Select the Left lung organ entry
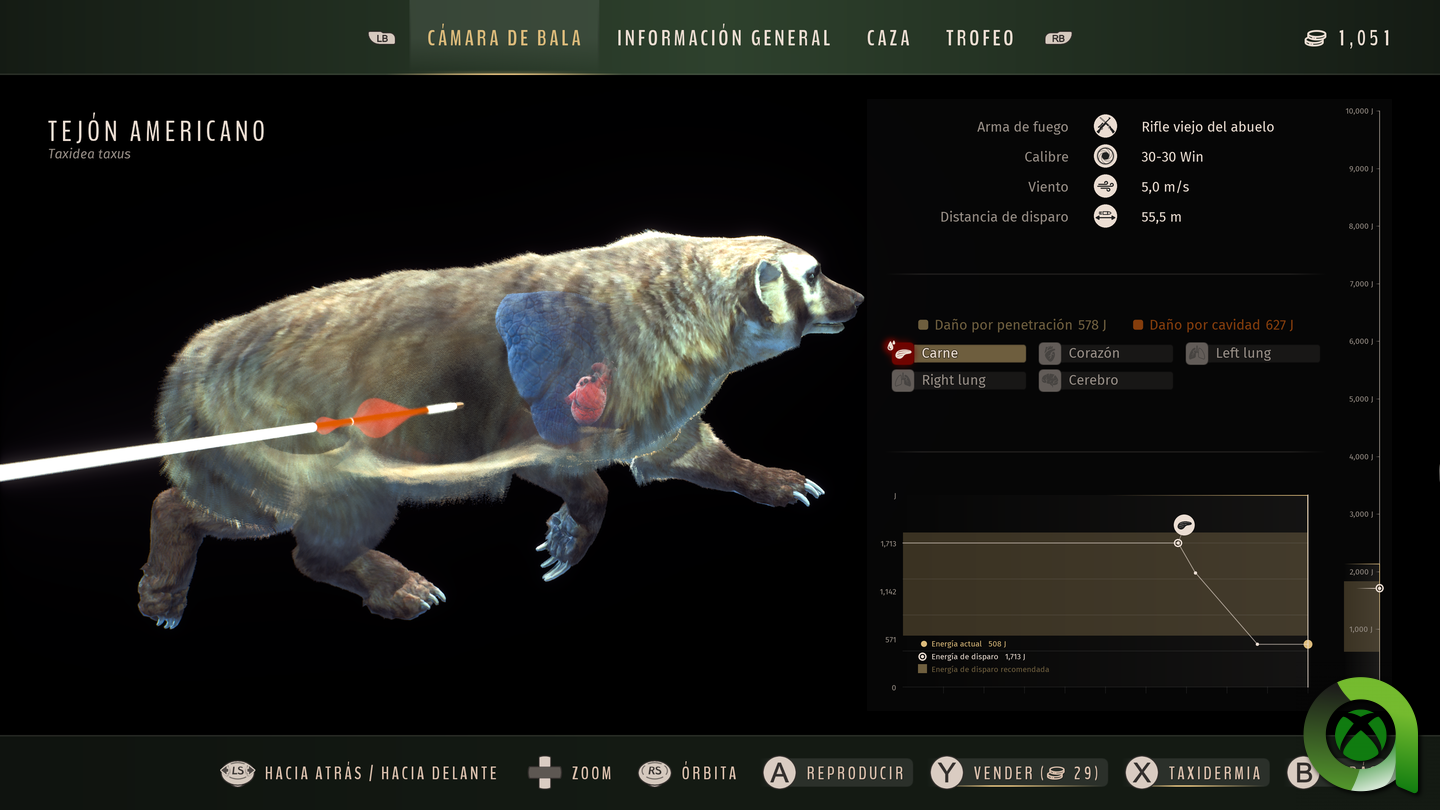1440x810 pixels. 1252,353
